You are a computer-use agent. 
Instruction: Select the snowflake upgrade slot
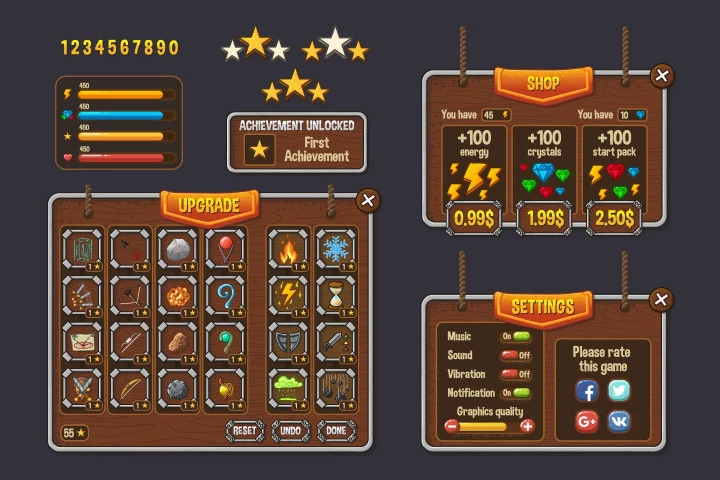[336, 248]
